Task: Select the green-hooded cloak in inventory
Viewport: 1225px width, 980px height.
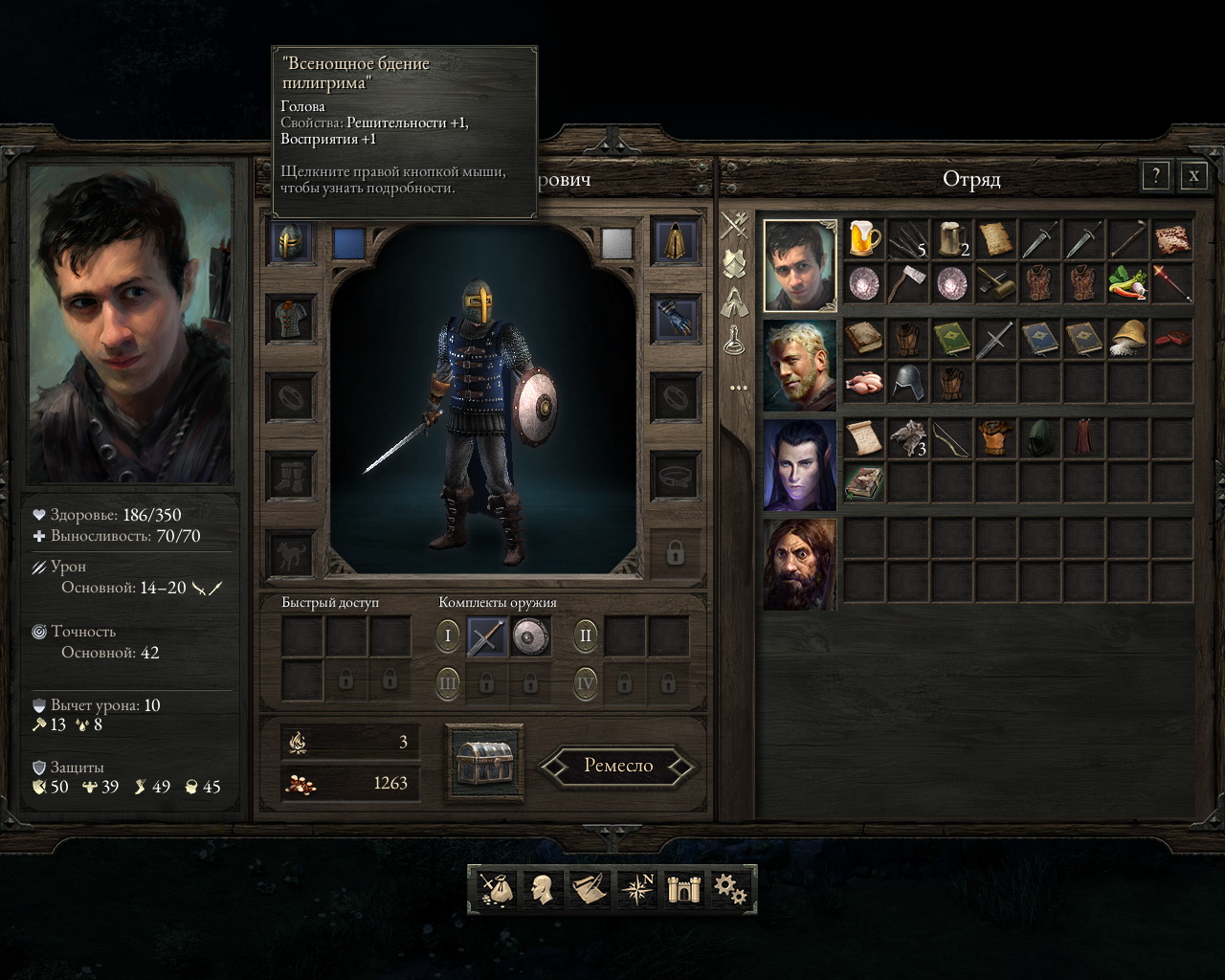Action: 1039,438
